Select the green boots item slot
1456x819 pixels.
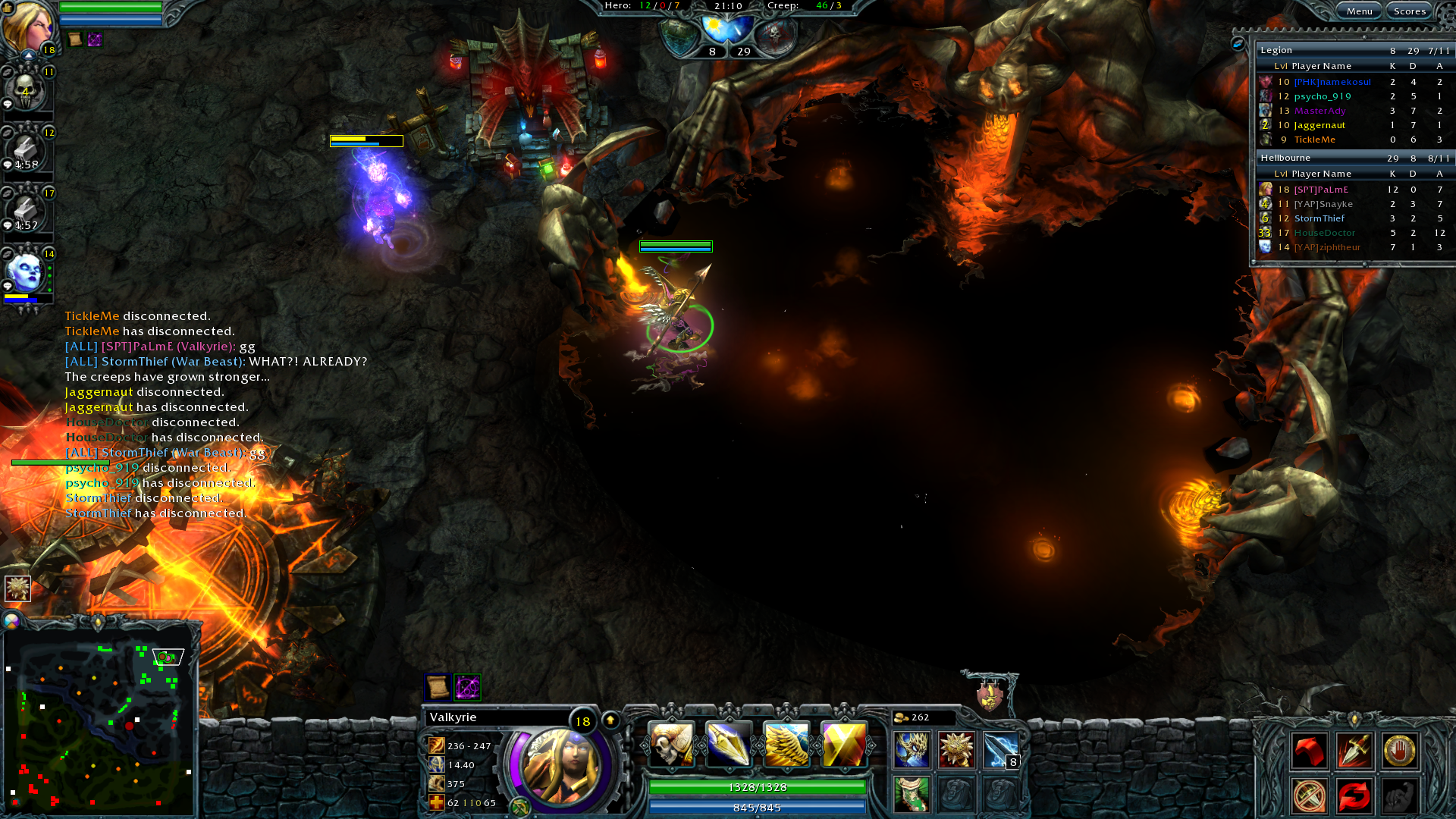[912, 794]
